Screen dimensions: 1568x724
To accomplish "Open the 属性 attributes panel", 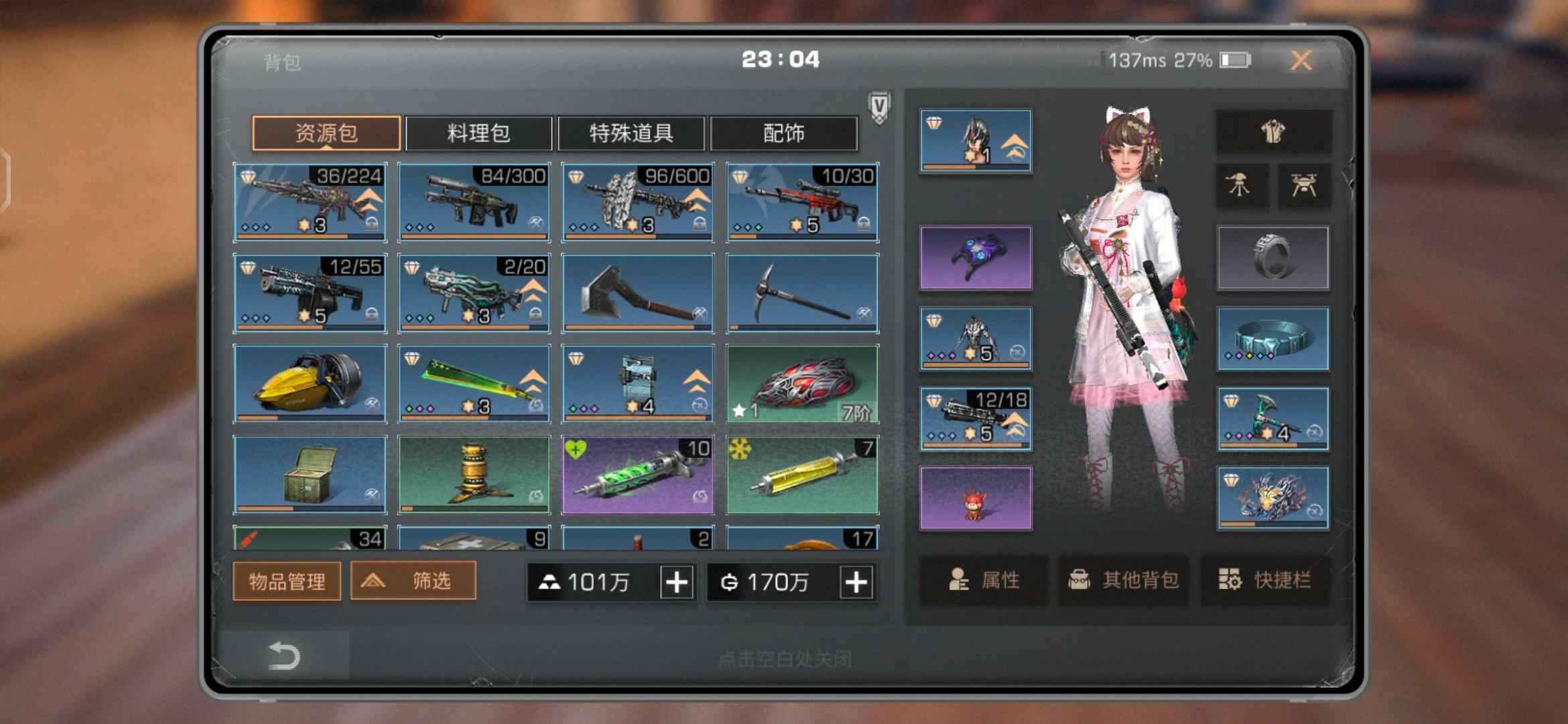I will [x=984, y=580].
